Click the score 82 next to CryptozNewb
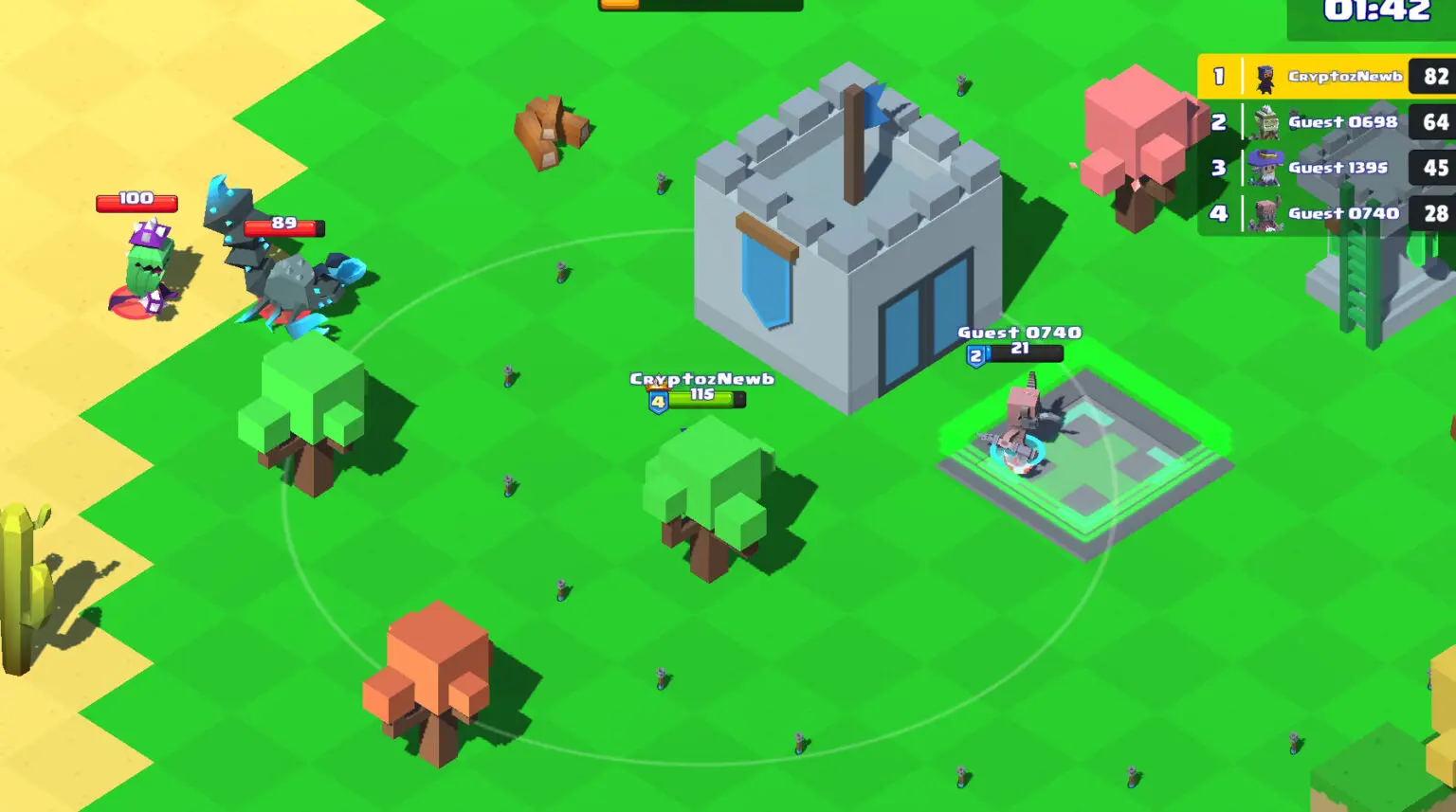 [1436, 76]
